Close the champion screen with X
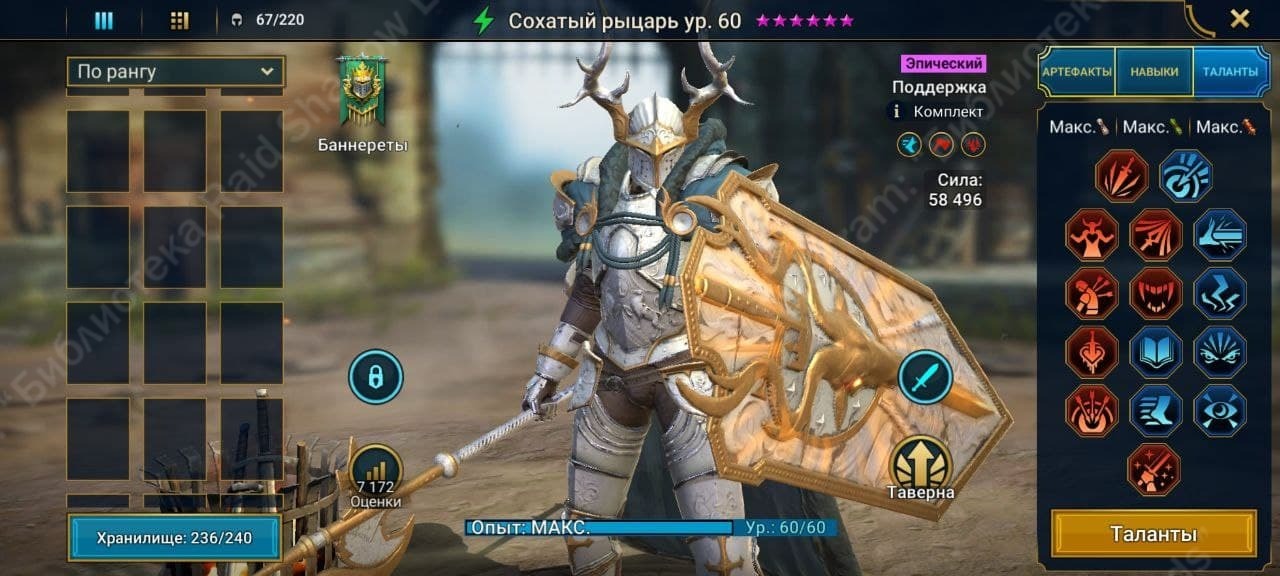The height and width of the screenshot is (576, 1280). coord(1239,18)
